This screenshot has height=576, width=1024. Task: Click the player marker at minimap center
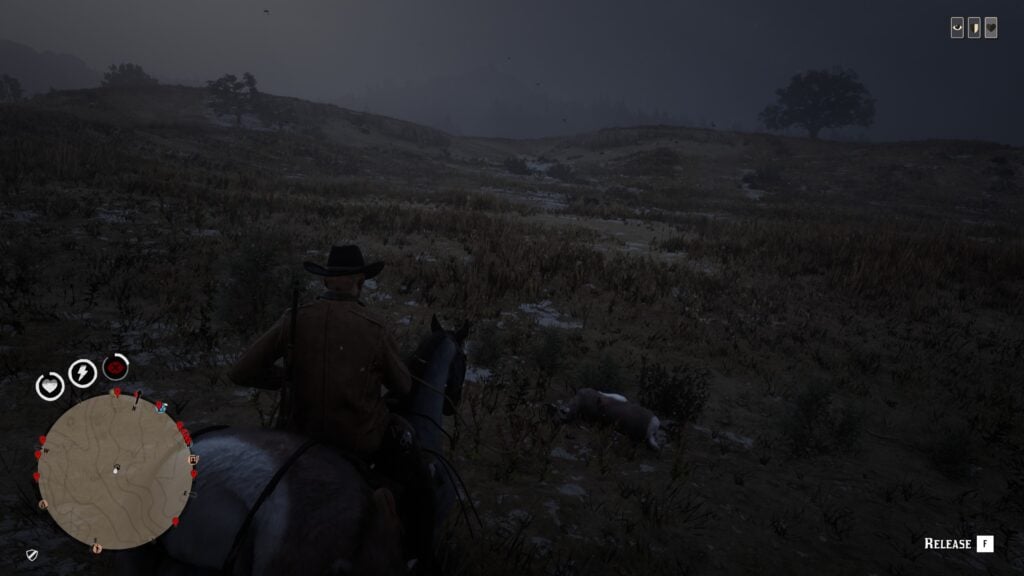[x=116, y=469]
